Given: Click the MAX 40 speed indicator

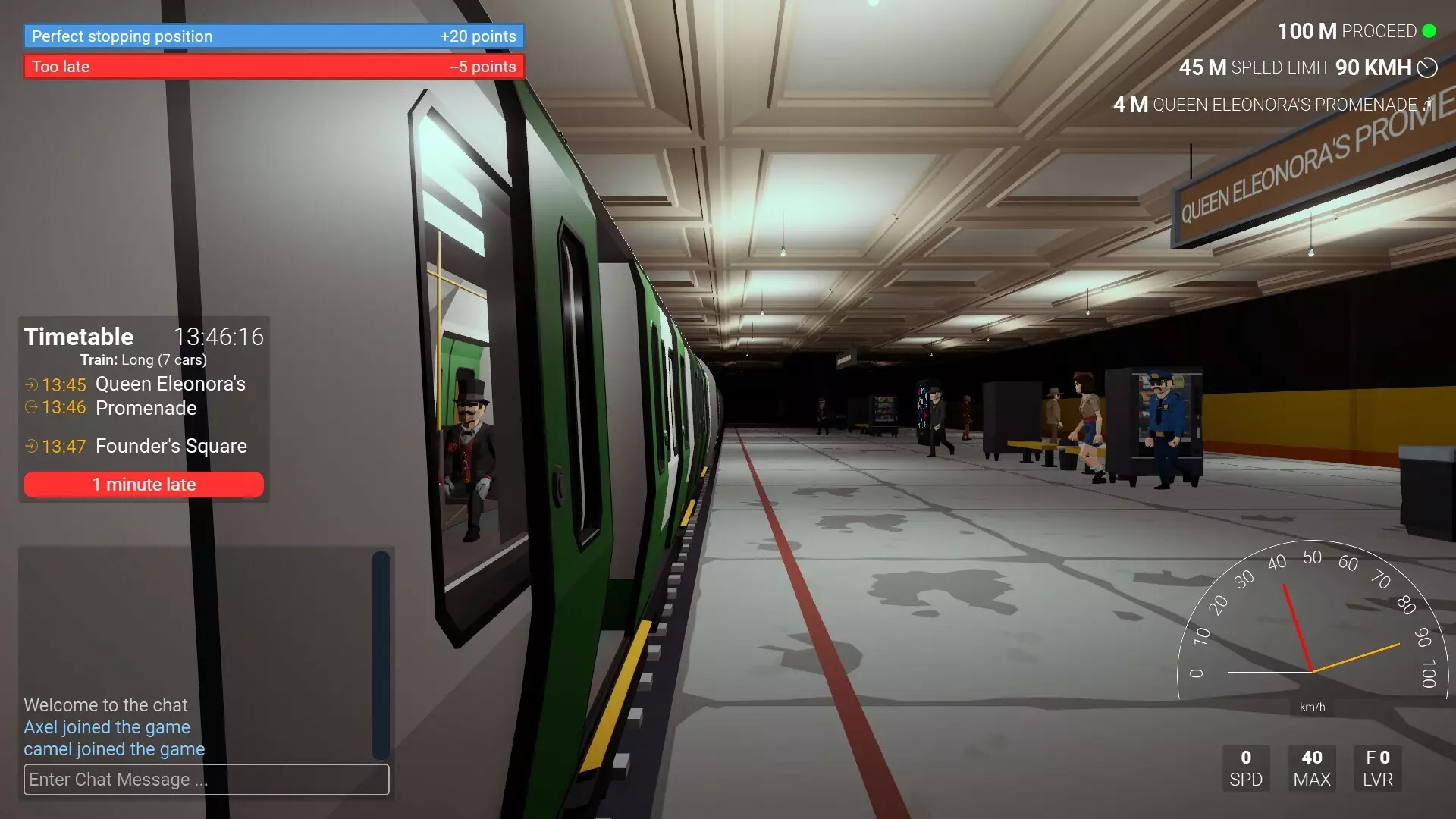Looking at the screenshot, I should [x=1312, y=768].
